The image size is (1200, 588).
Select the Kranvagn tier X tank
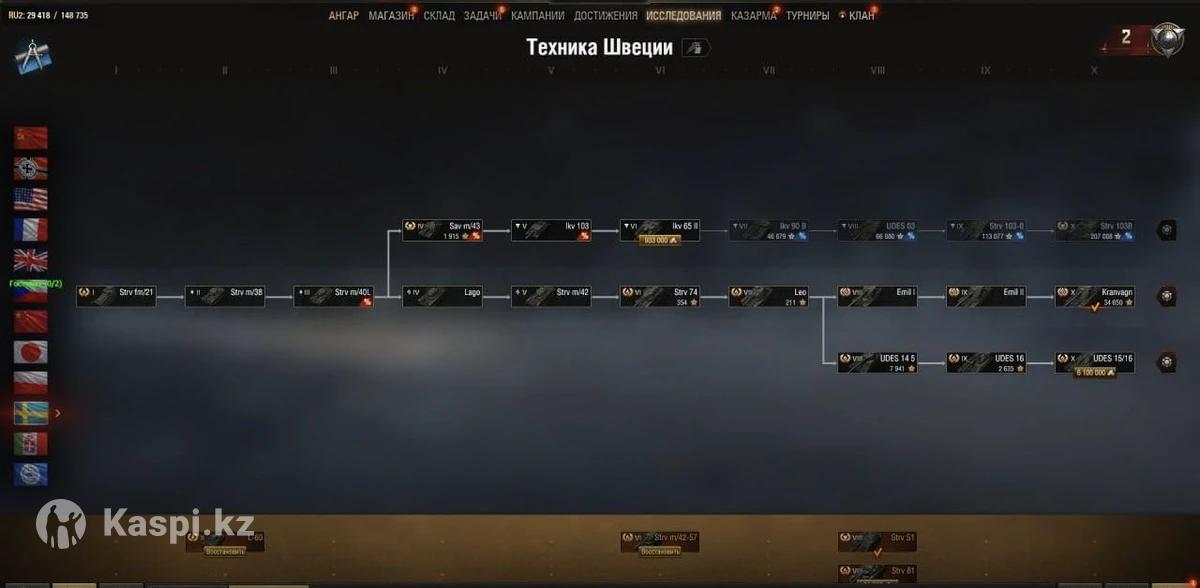pyautogui.click(x=1095, y=296)
